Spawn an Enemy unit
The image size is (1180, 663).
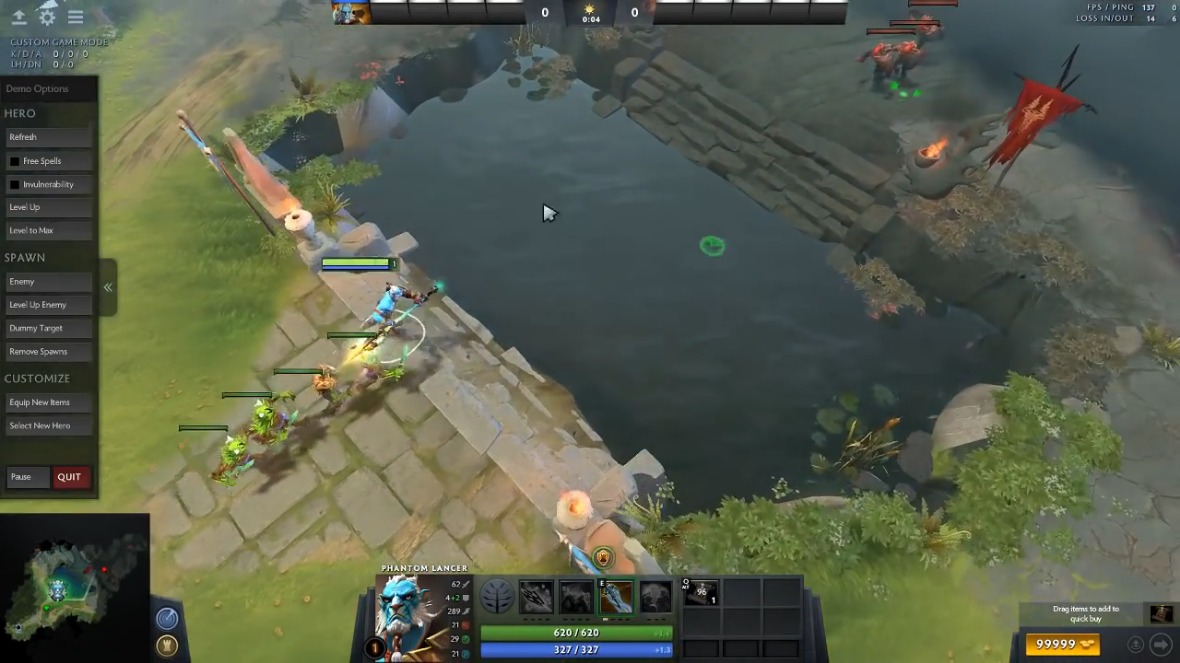click(48, 282)
